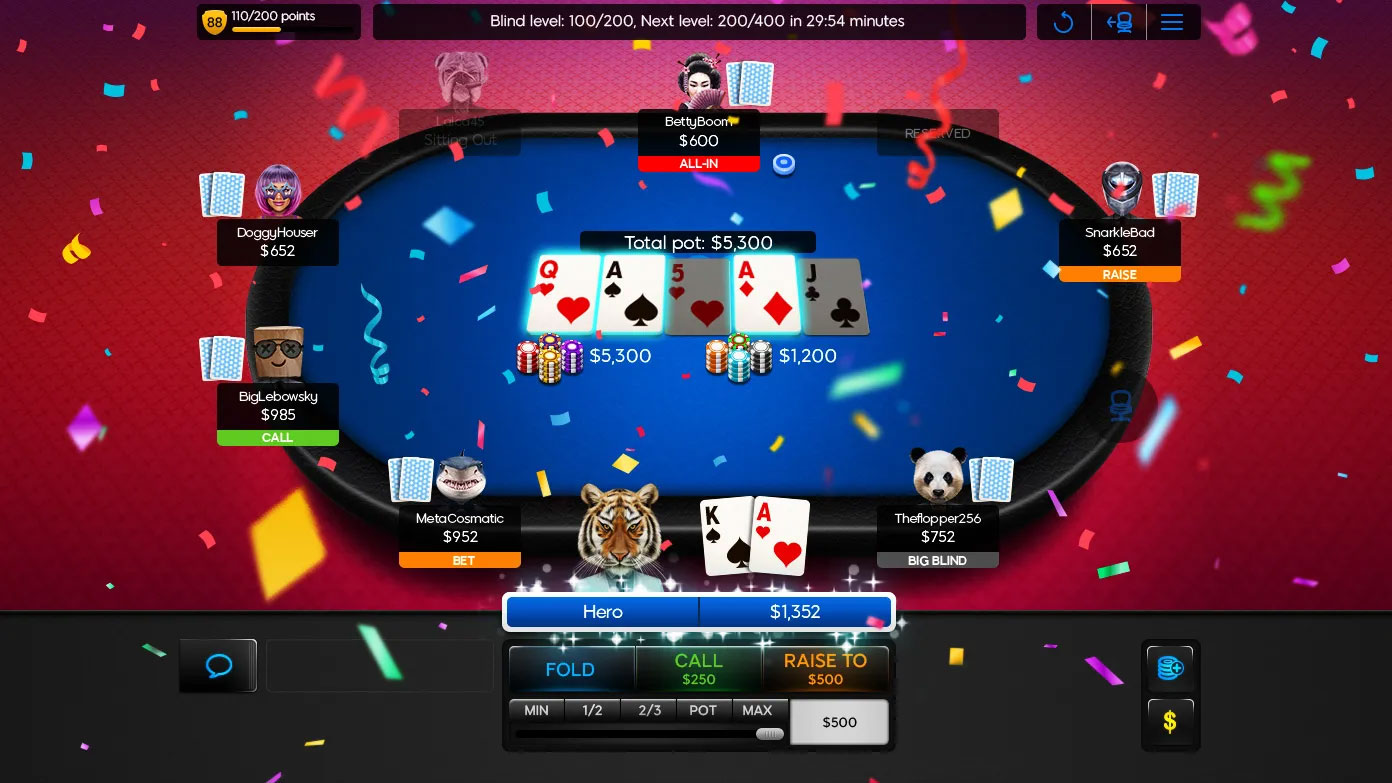Open the chat speech bubble
Image resolution: width=1392 pixels, height=783 pixels.
tap(218, 666)
